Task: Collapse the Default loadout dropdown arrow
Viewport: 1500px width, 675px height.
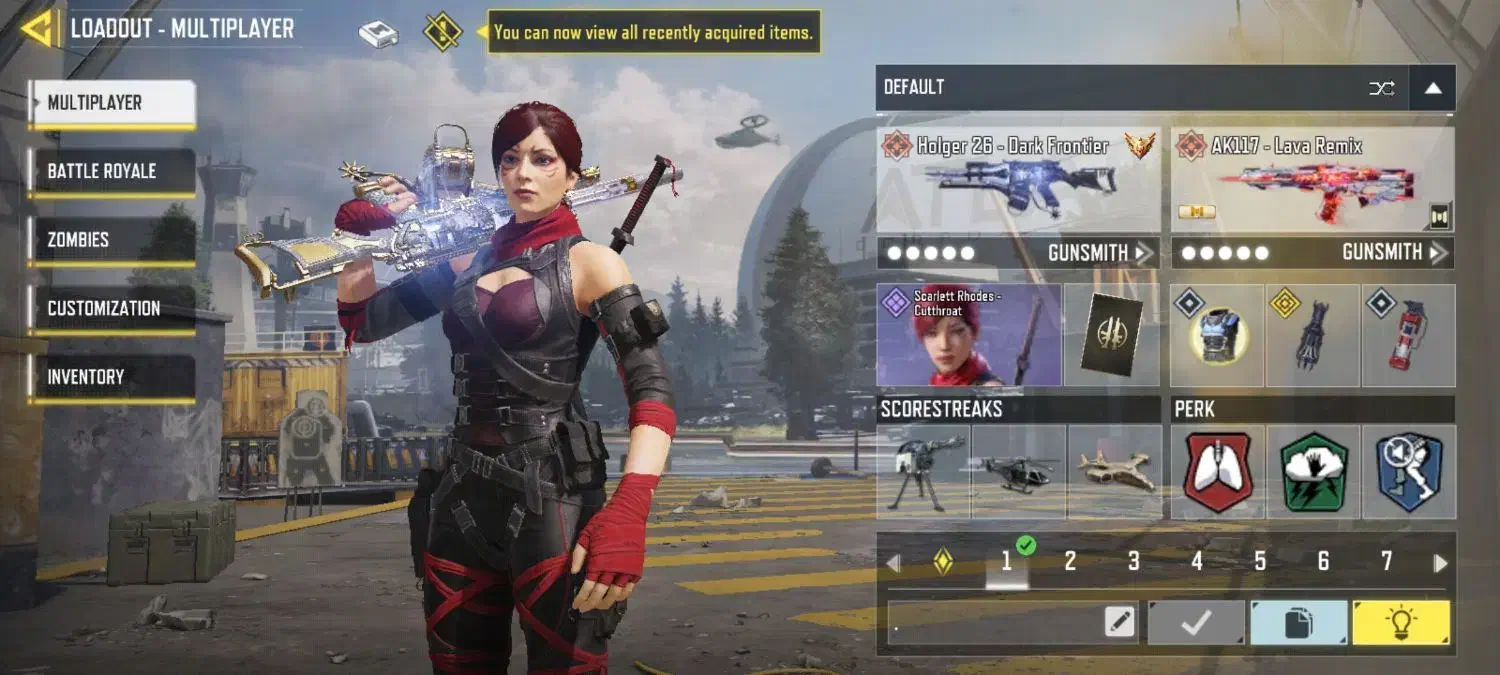Action: 1432,88
